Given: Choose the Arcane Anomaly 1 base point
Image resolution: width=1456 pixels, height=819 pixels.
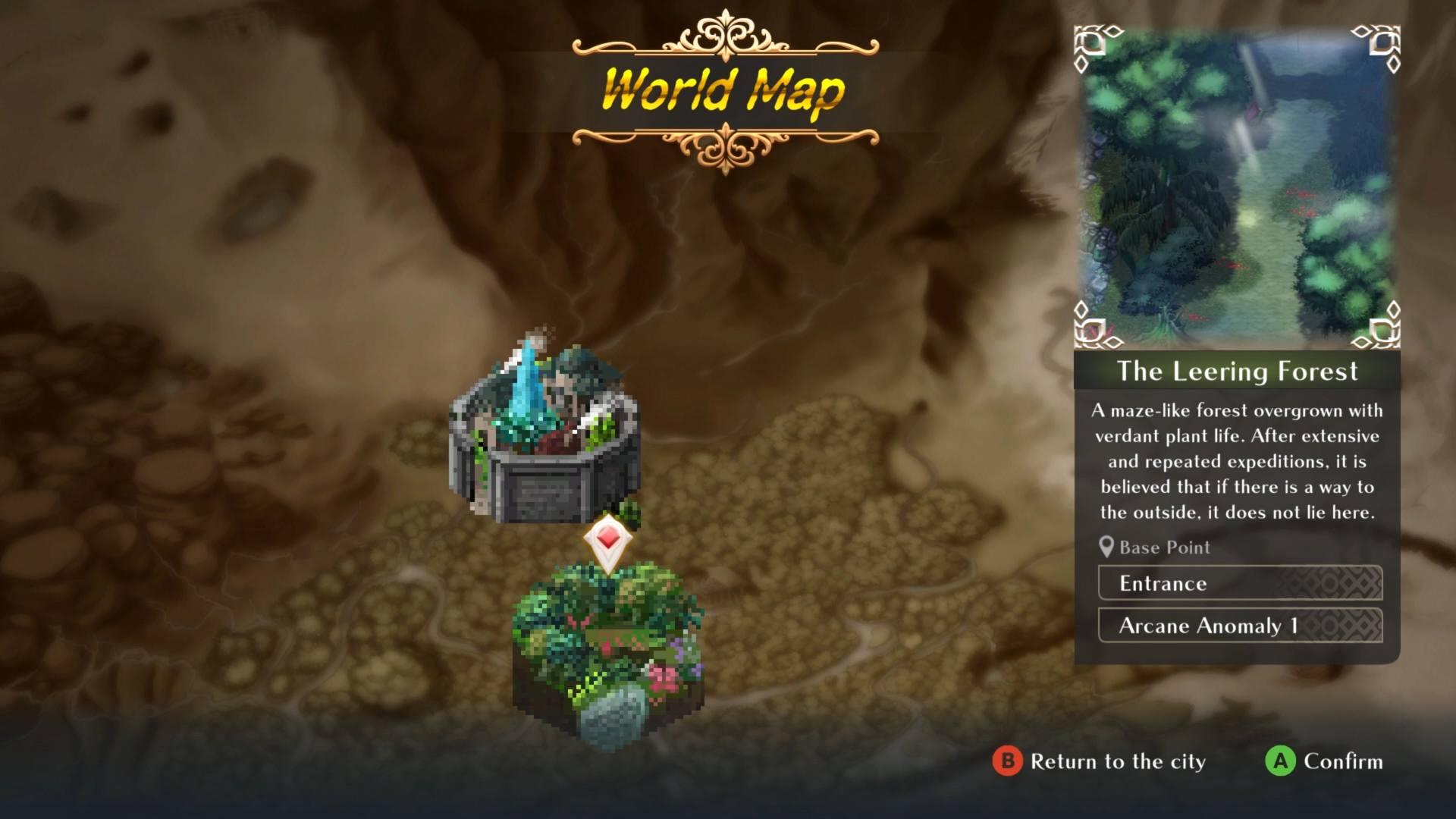Looking at the screenshot, I should [1240, 626].
